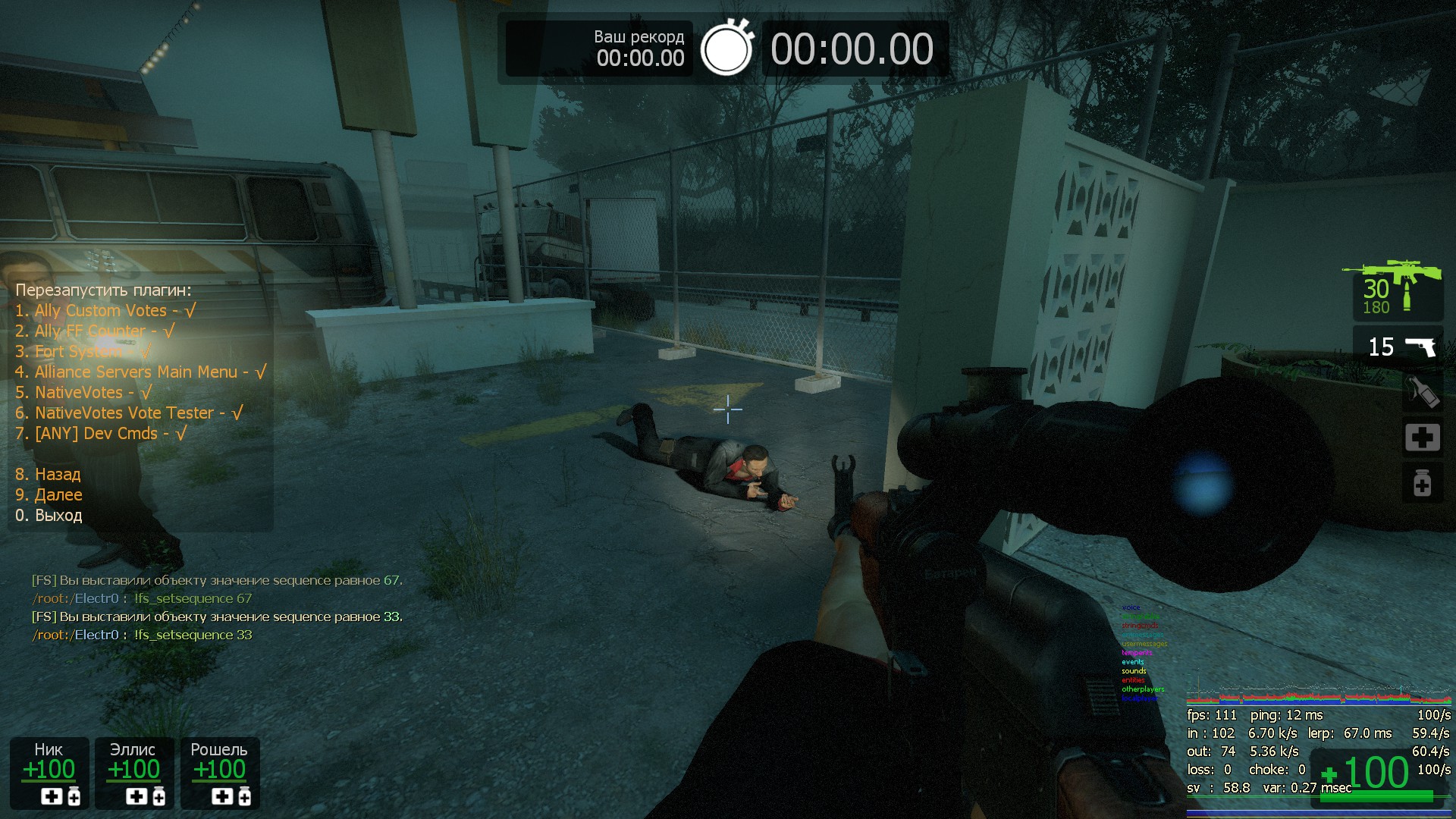Close the menu with Выход
The width and height of the screenshot is (1456, 819).
coord(49,516)
